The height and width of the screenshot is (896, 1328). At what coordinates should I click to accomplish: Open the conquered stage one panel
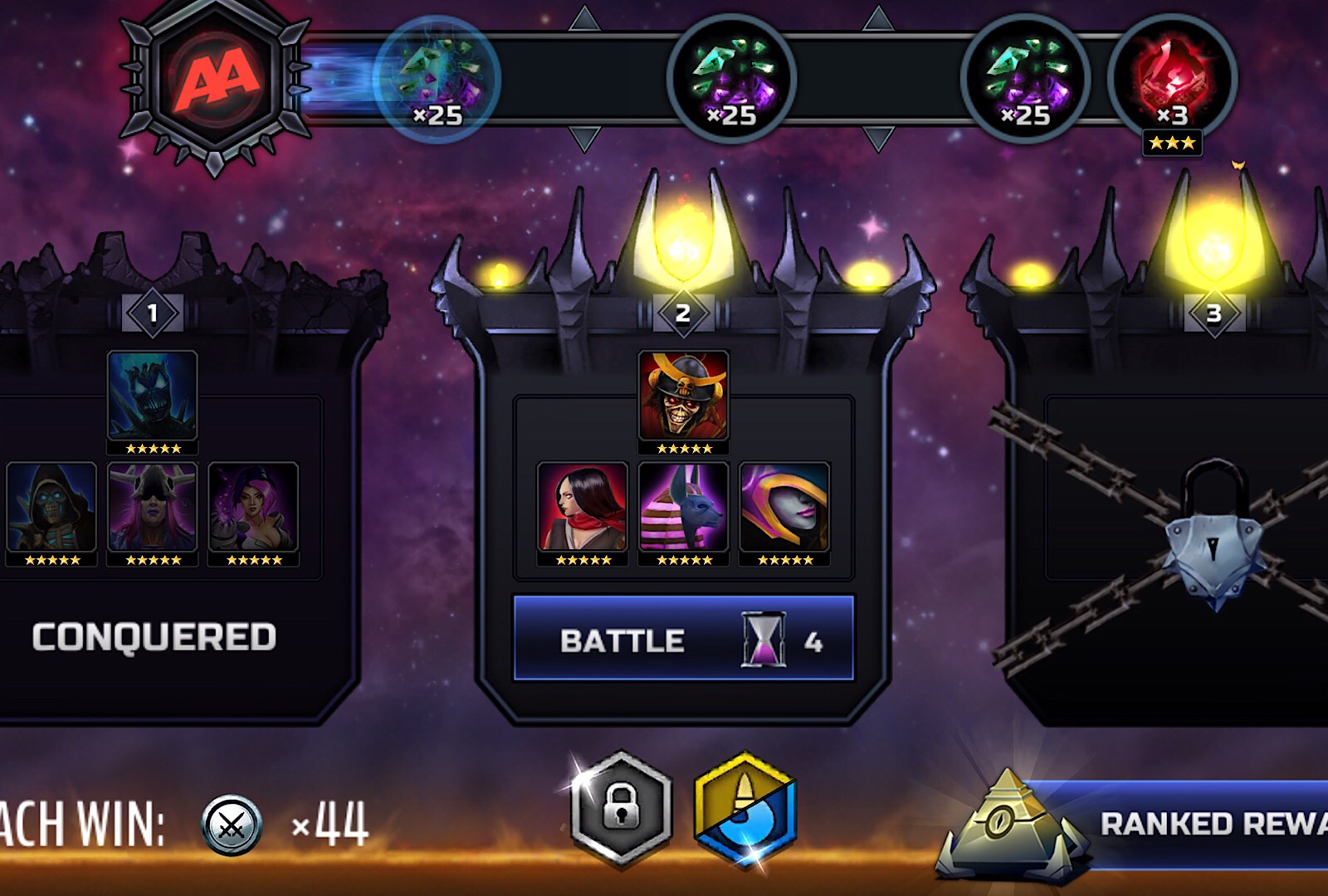[x=154, y=637]
